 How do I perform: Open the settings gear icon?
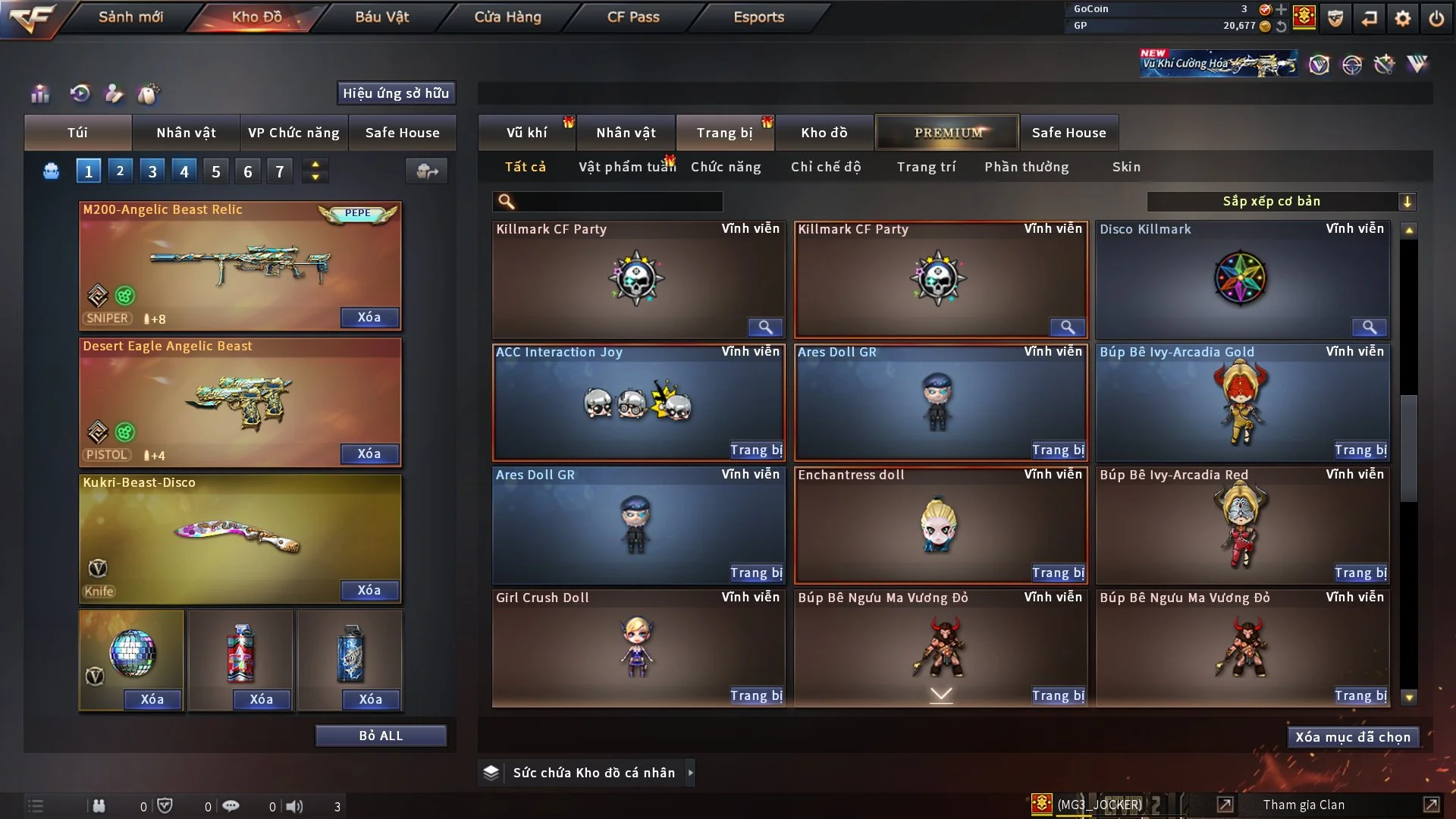(1402, 18)
